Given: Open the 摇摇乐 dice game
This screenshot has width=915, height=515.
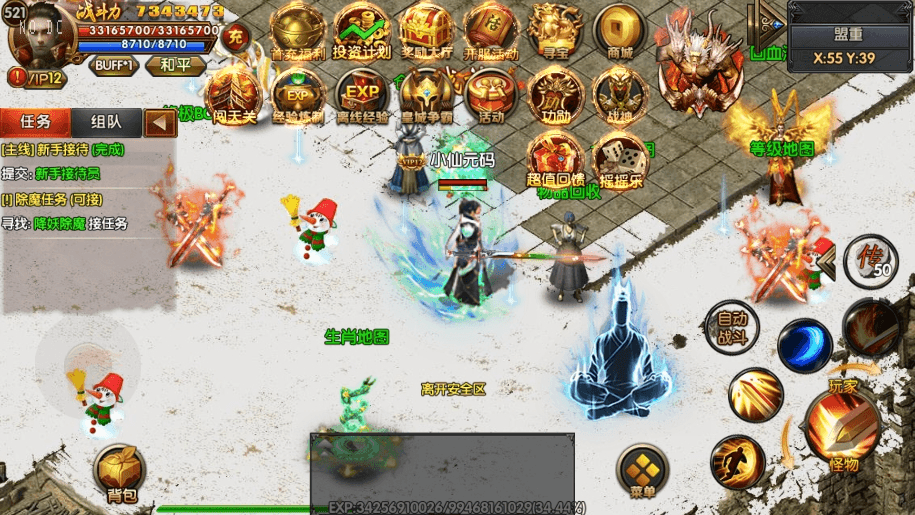Looking at the screenshot, I should click(x=620, y=160).
